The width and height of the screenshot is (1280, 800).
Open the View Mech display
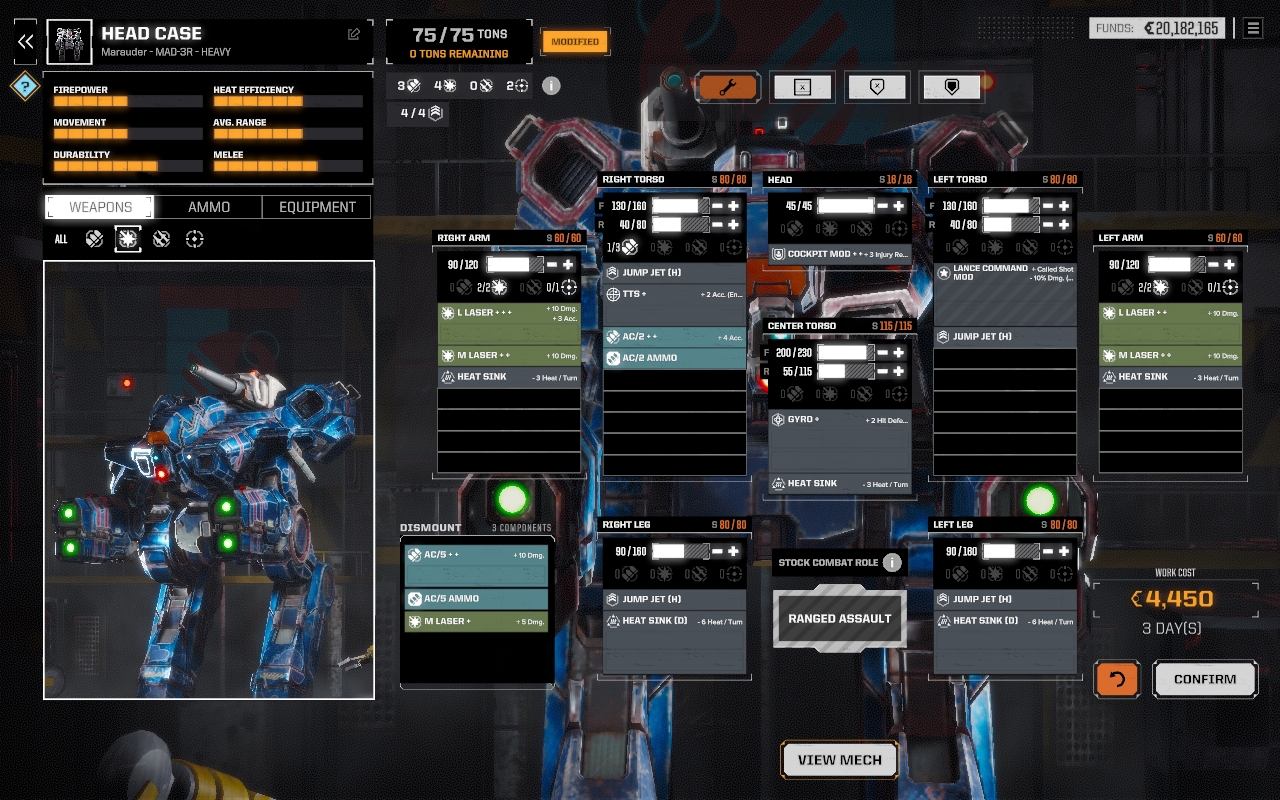839,760
